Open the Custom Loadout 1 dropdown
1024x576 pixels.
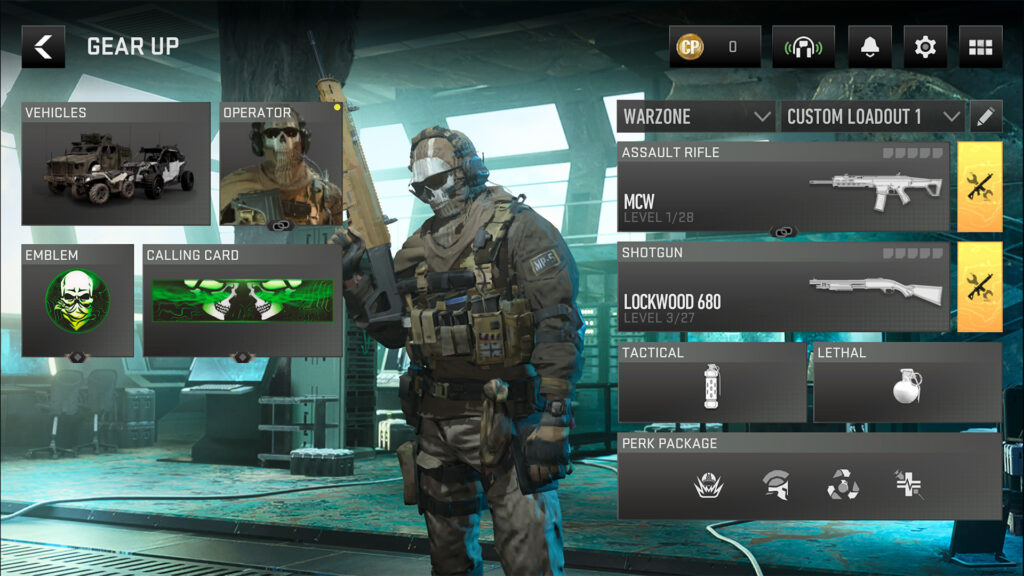coord(872,116)
